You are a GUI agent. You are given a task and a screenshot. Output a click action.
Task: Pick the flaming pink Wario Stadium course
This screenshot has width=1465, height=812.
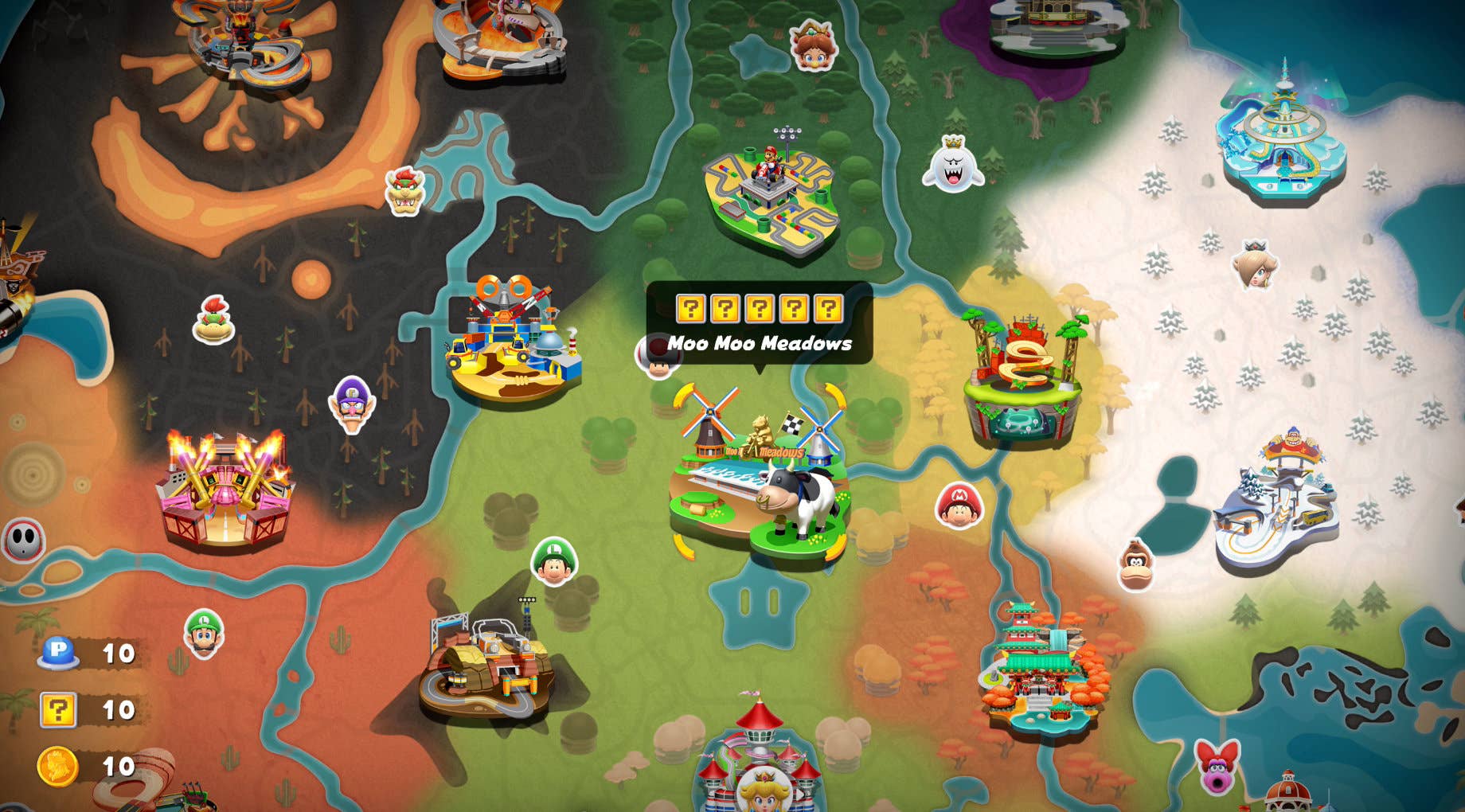point(225,490)
